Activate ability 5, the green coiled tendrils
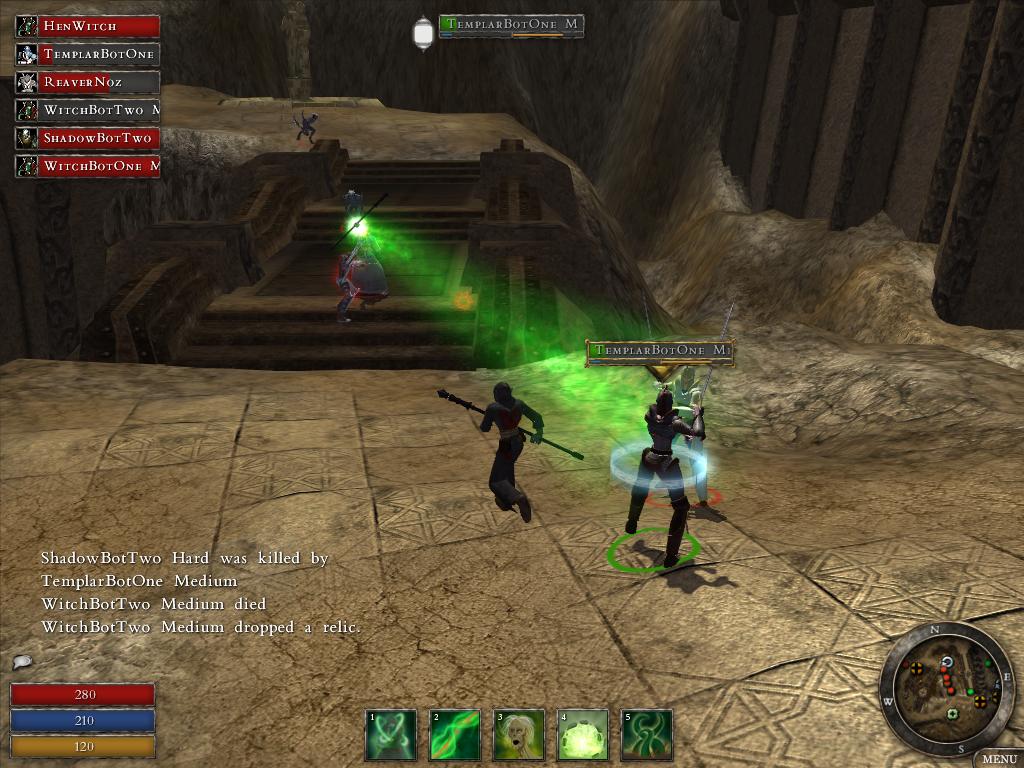1024x768 pixels. pos(646,735)
